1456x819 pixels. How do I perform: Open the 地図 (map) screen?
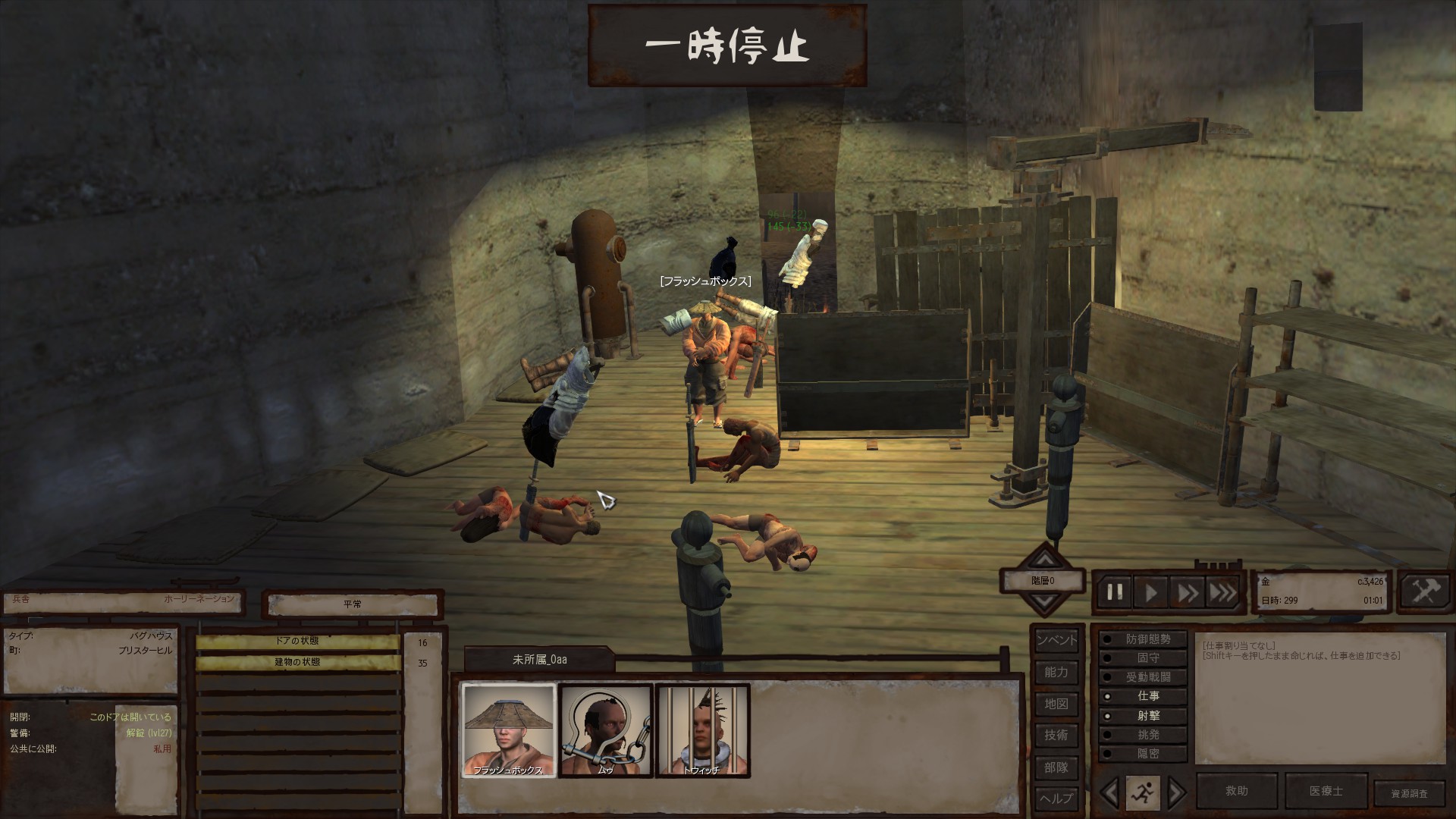[x=1056, y=704]
